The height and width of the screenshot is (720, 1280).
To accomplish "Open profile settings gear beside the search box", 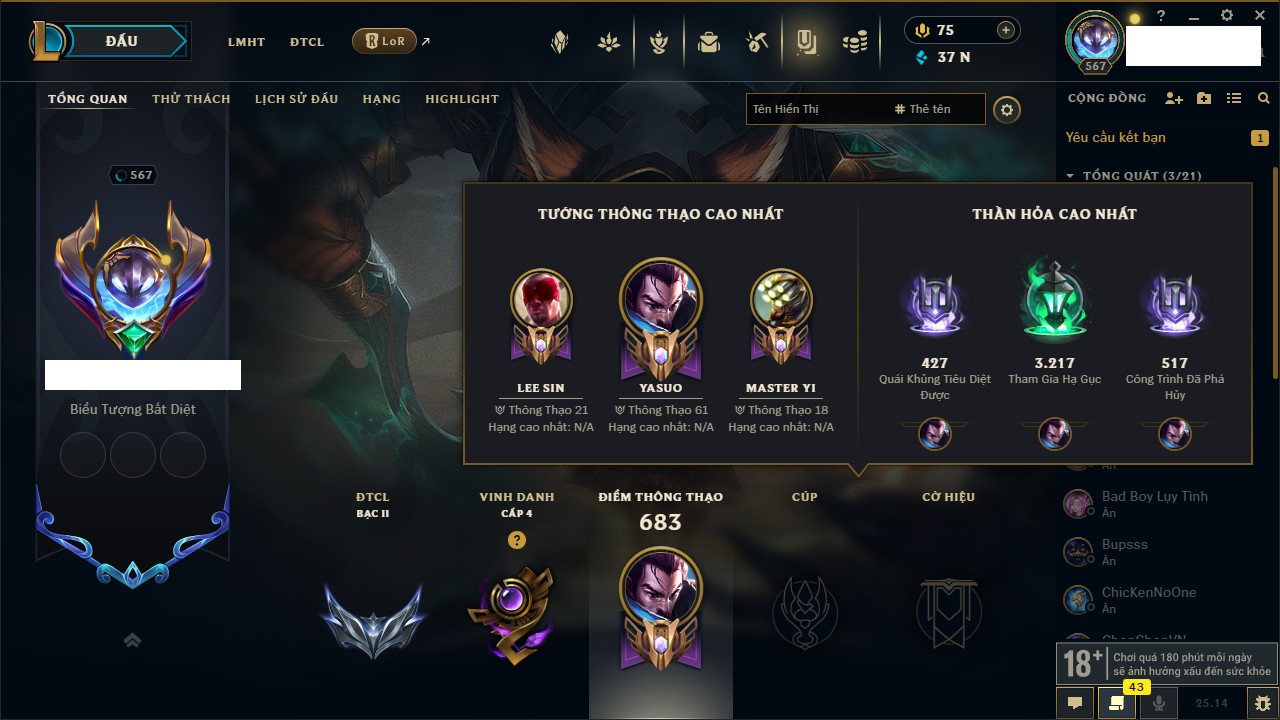I will 1007,109.
